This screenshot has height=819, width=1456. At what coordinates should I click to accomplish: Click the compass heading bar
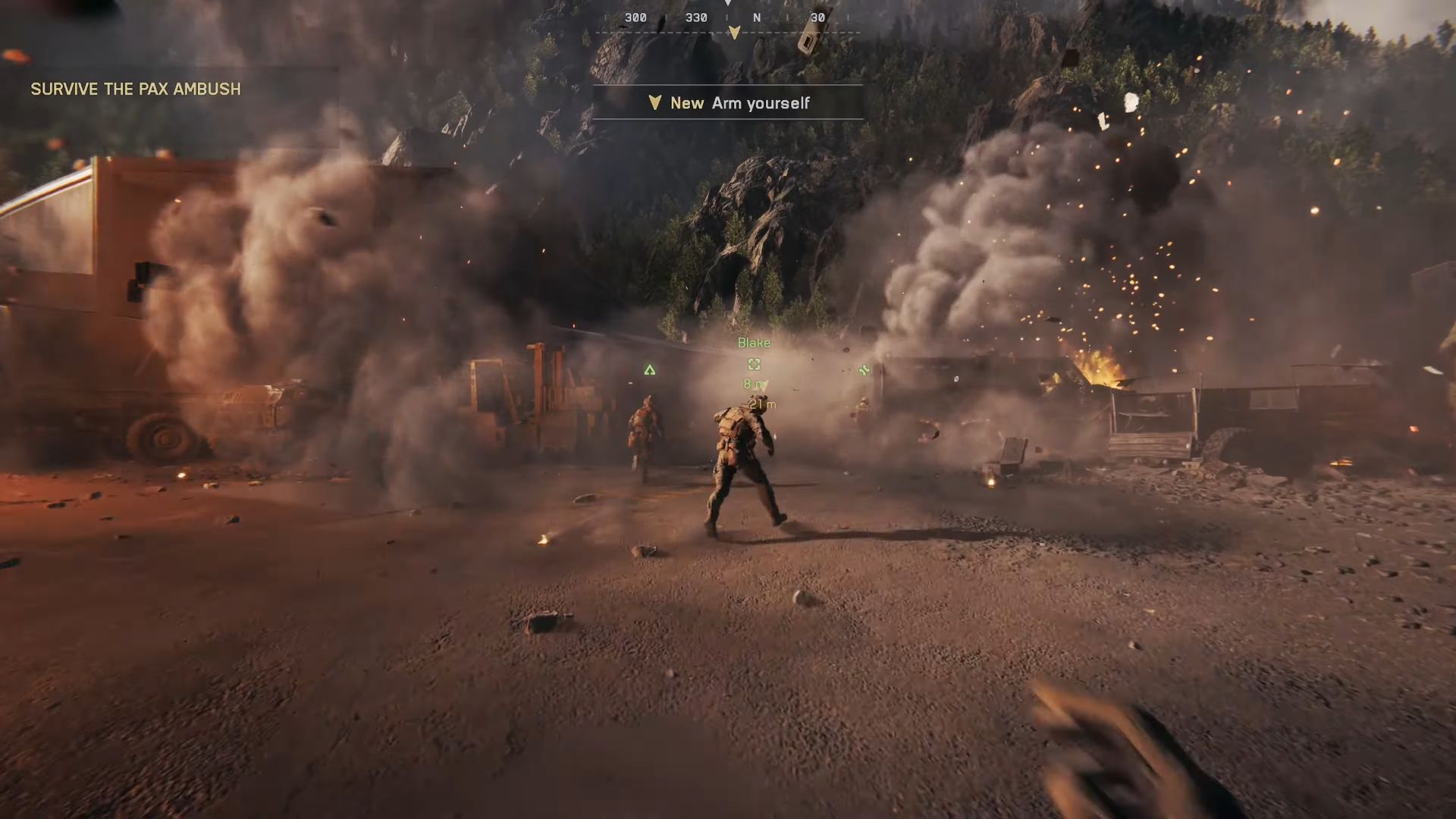(726, 18)
